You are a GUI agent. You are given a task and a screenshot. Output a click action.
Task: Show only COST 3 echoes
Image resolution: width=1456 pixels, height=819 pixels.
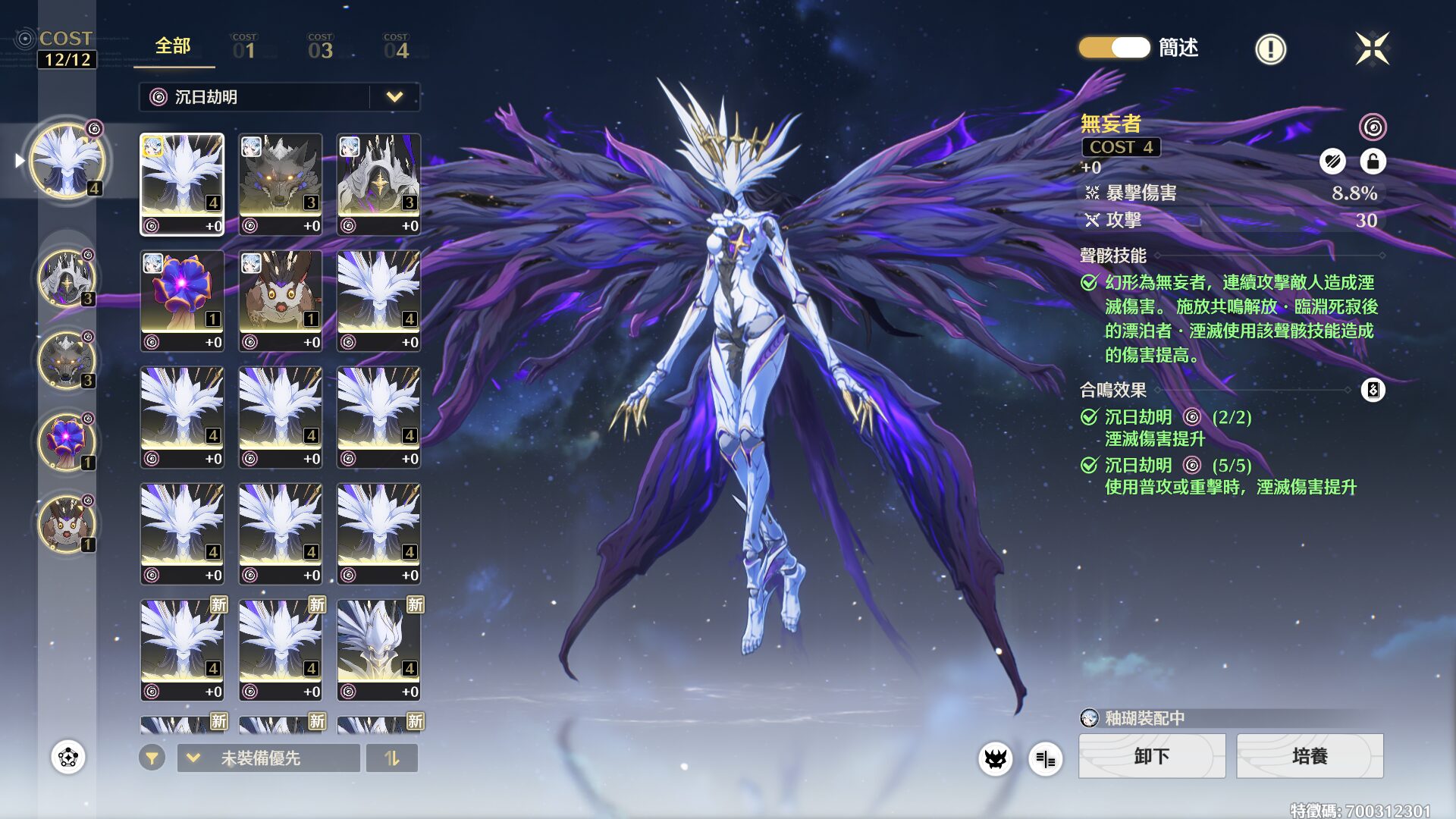pyautogui.click(x=320, y=48)
